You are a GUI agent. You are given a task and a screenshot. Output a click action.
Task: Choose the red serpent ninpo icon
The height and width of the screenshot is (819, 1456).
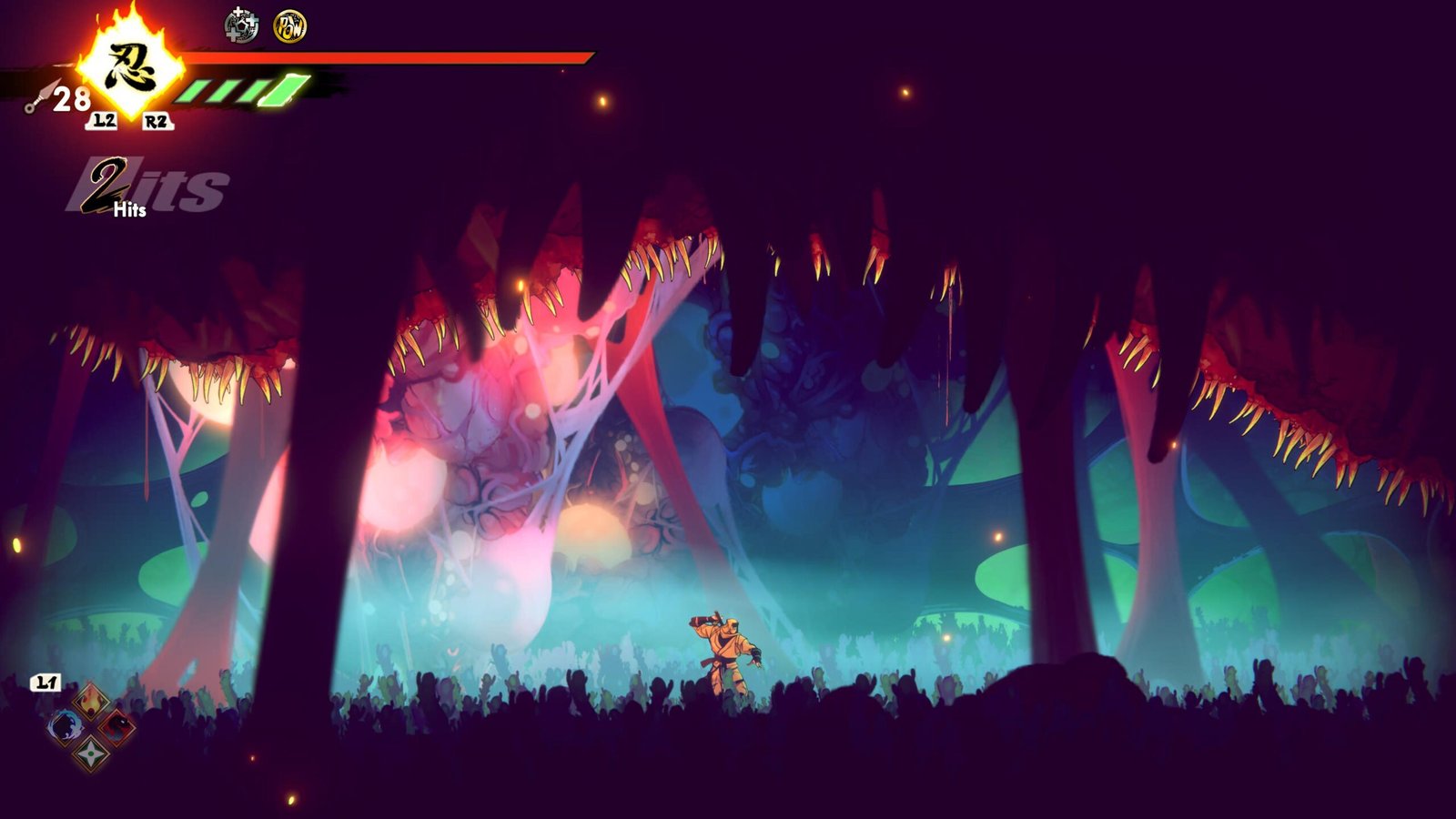coord(117,726)
